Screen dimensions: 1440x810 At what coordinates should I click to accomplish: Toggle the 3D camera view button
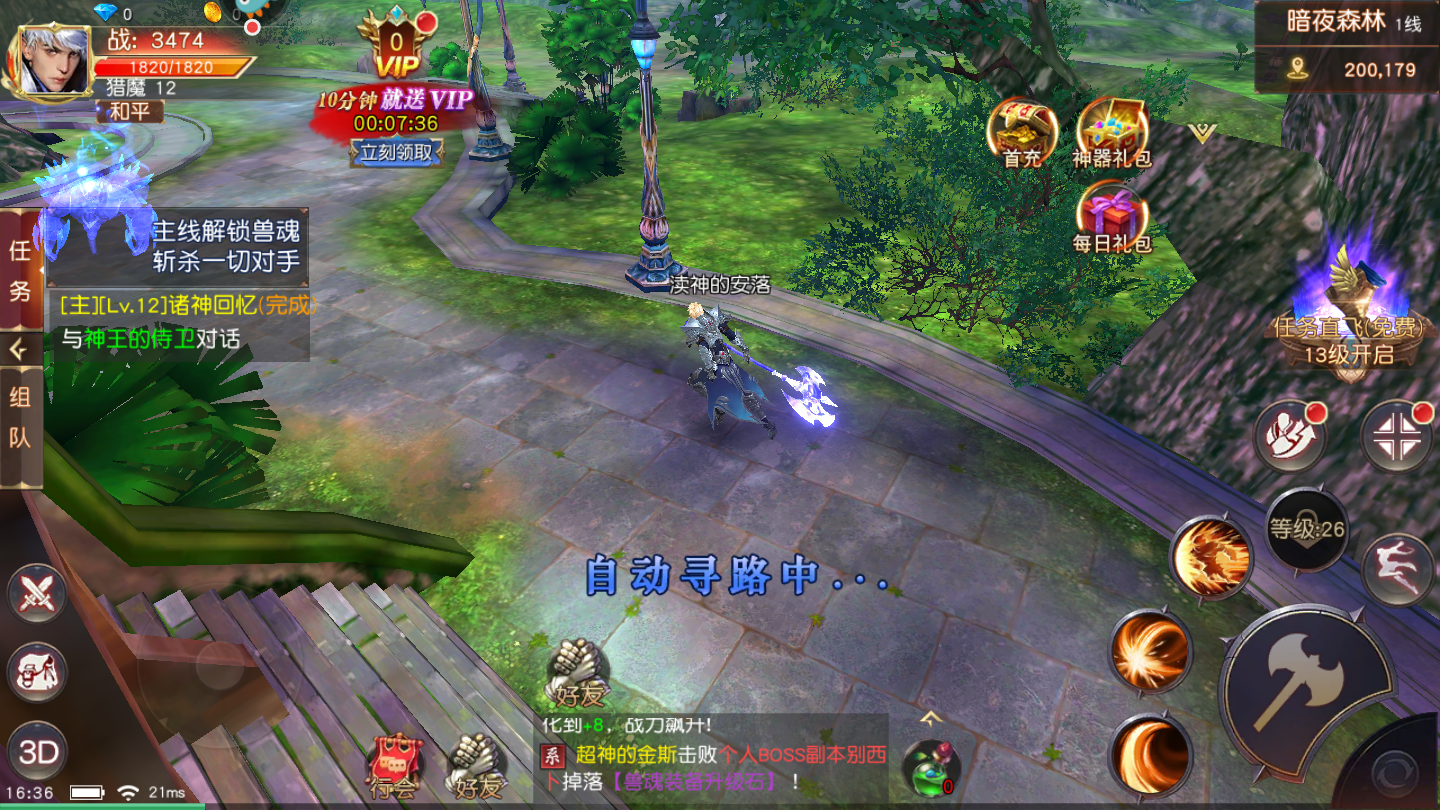(x=38, y=752)
